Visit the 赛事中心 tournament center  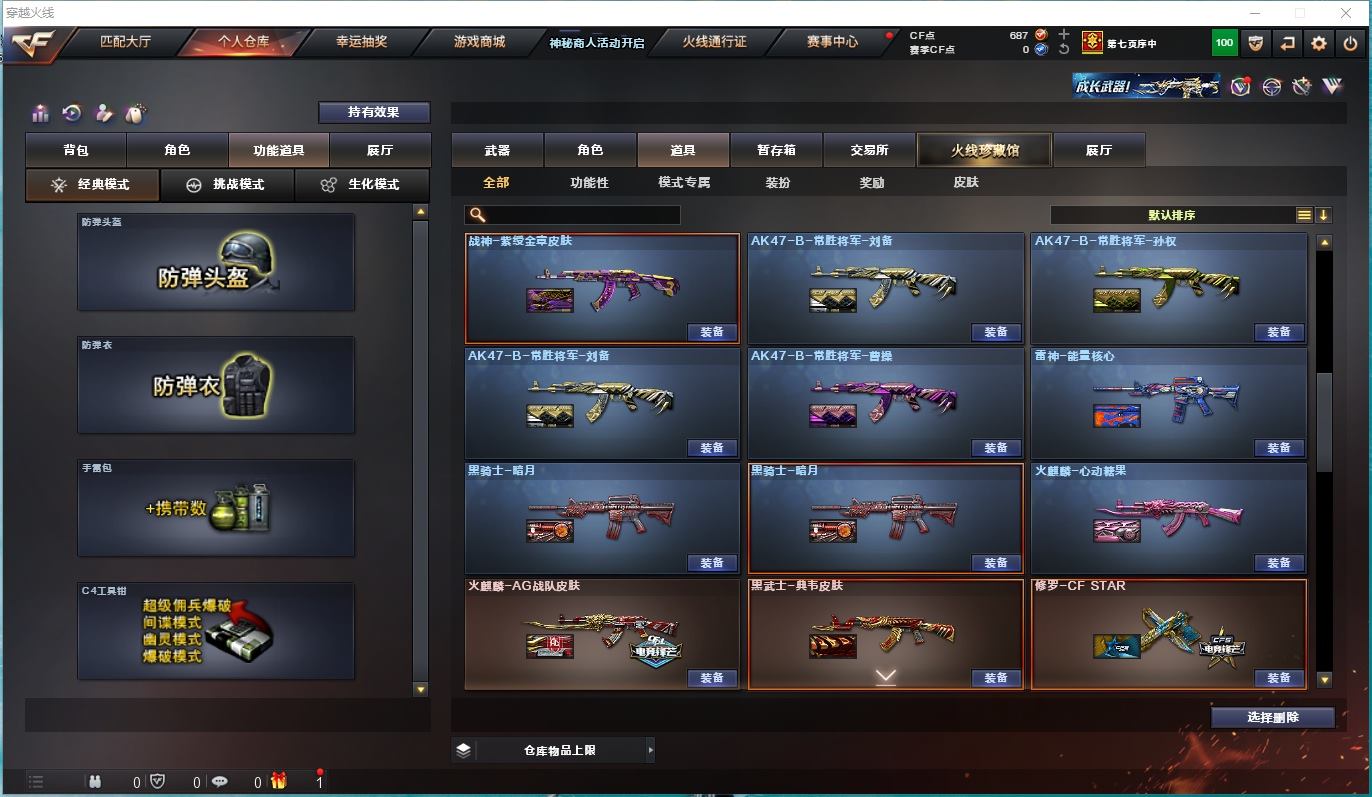coord(832,42)
